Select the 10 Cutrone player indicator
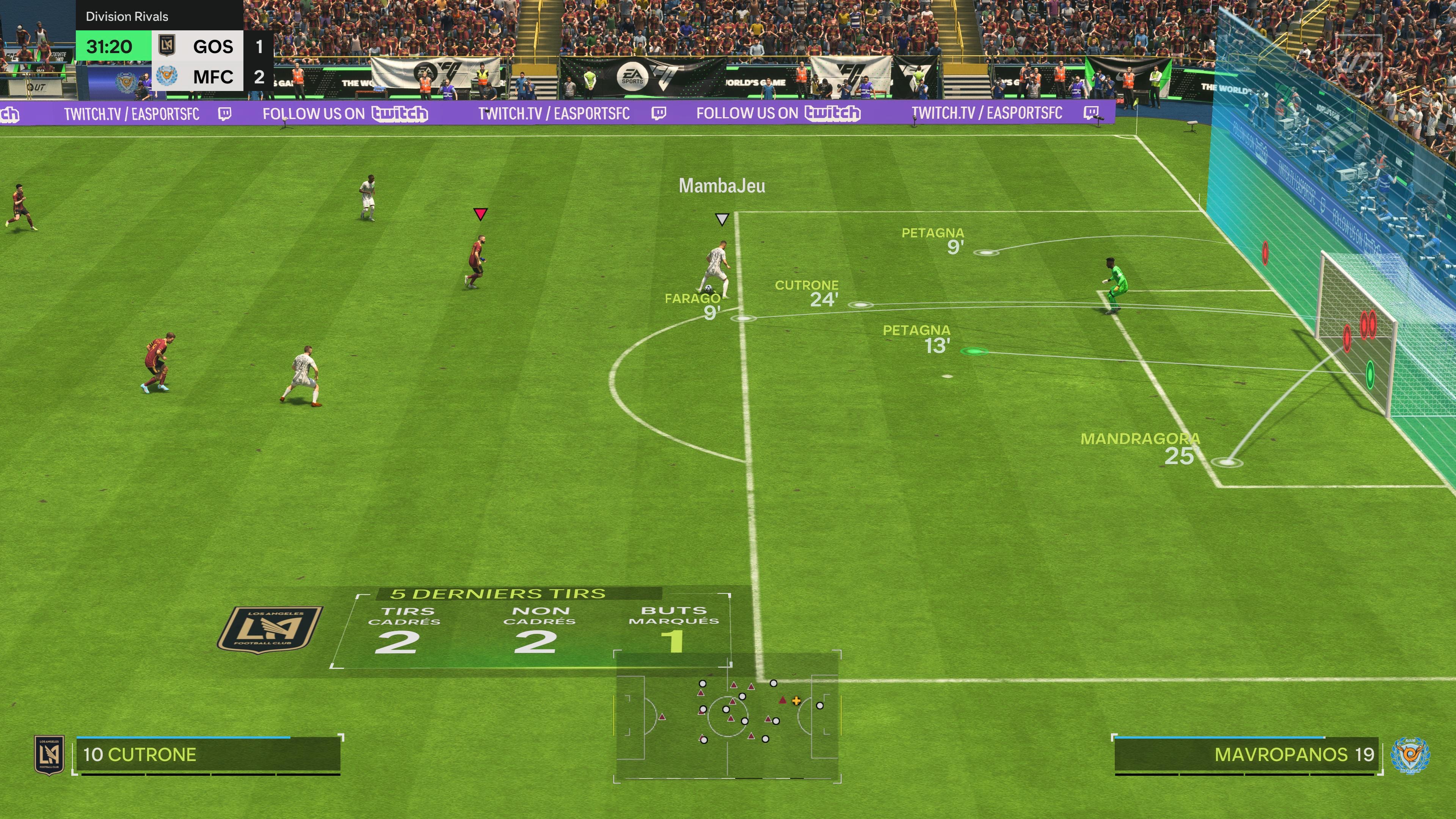 [x=208, y=755]
